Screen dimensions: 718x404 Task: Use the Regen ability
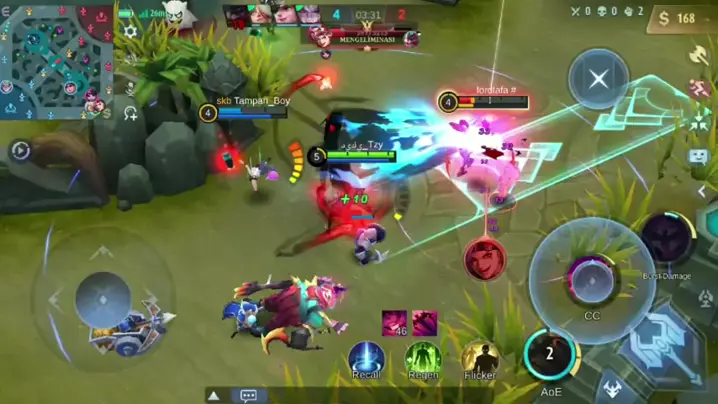[423, 360]
